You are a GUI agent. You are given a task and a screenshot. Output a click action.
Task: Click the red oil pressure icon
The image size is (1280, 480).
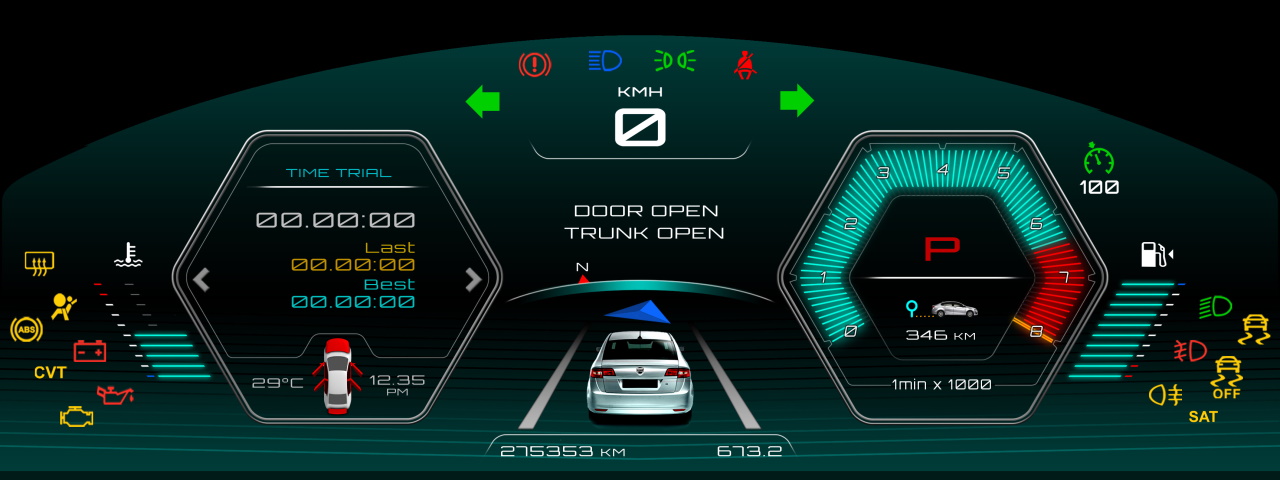click(115, 394)
